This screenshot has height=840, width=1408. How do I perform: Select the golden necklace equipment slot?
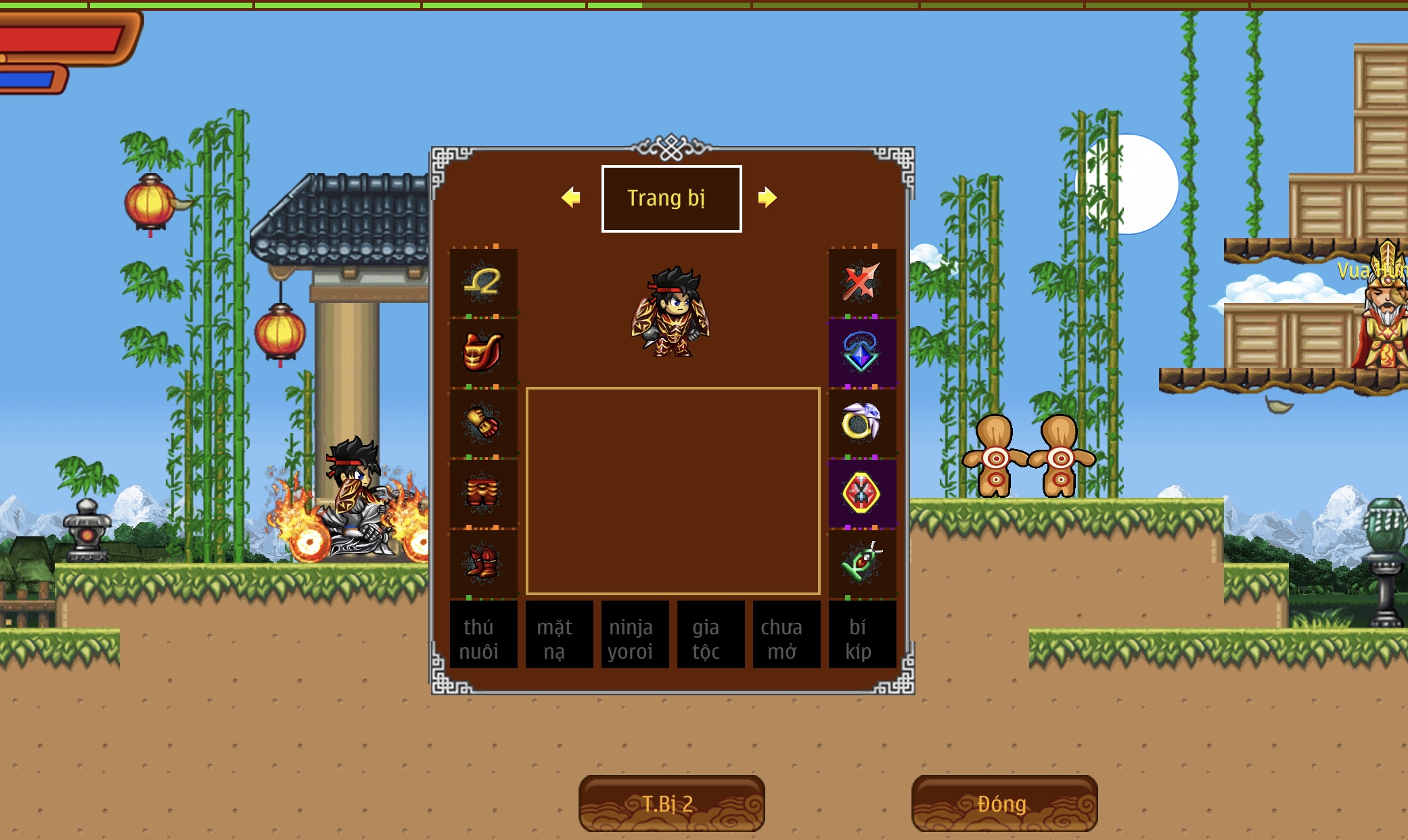483,281
